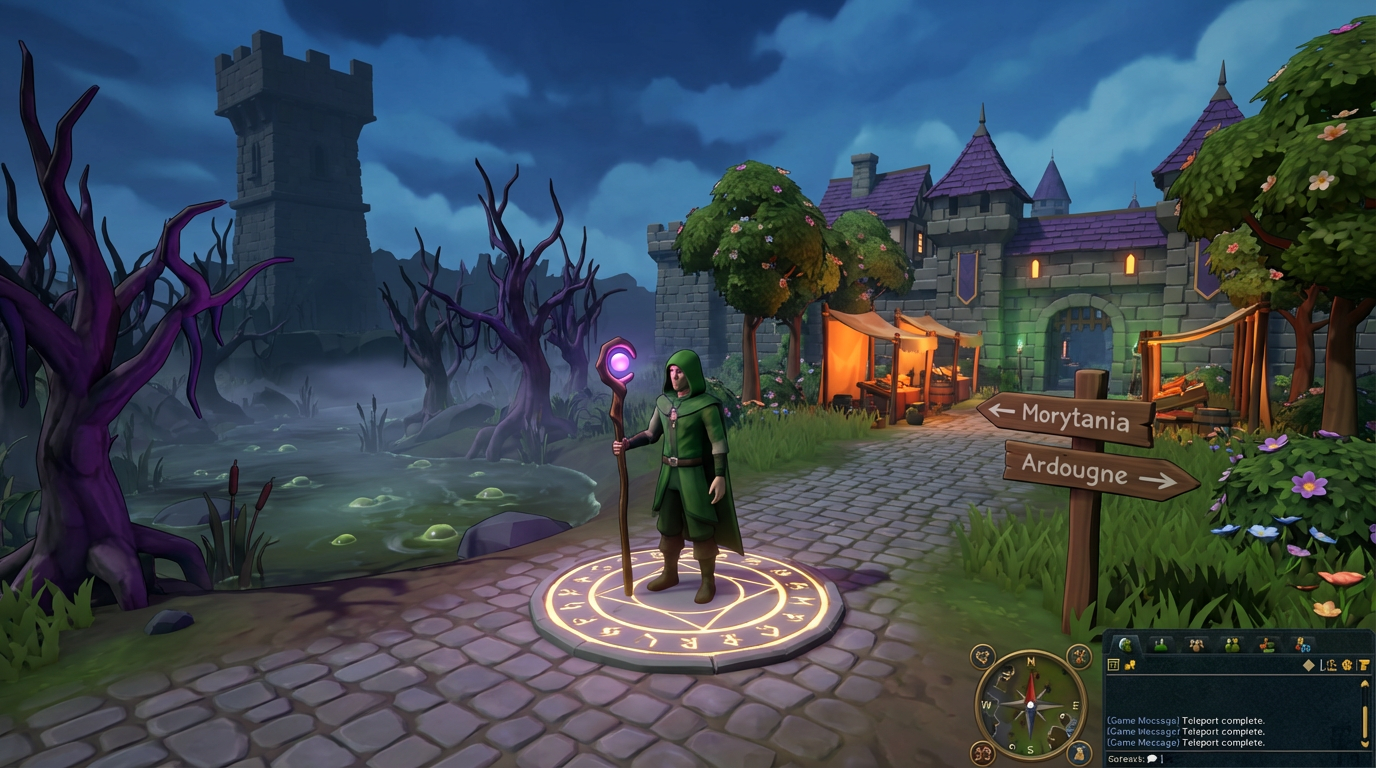The image size is (1376, 768).
Task: Click the key icon beside the report icon
Action: click(1129, 665)
